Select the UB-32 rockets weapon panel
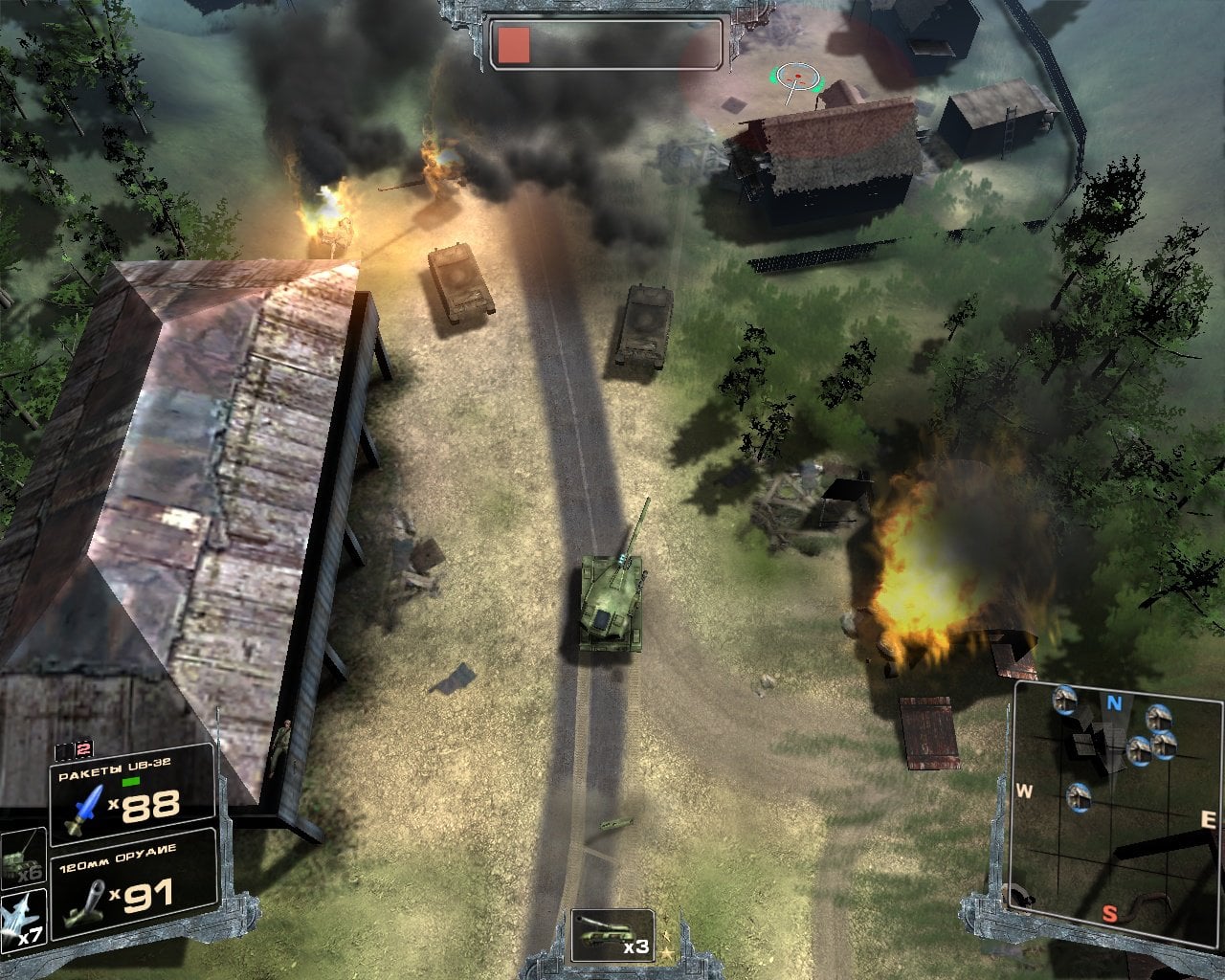1225x980 pixels. (132, 794)
